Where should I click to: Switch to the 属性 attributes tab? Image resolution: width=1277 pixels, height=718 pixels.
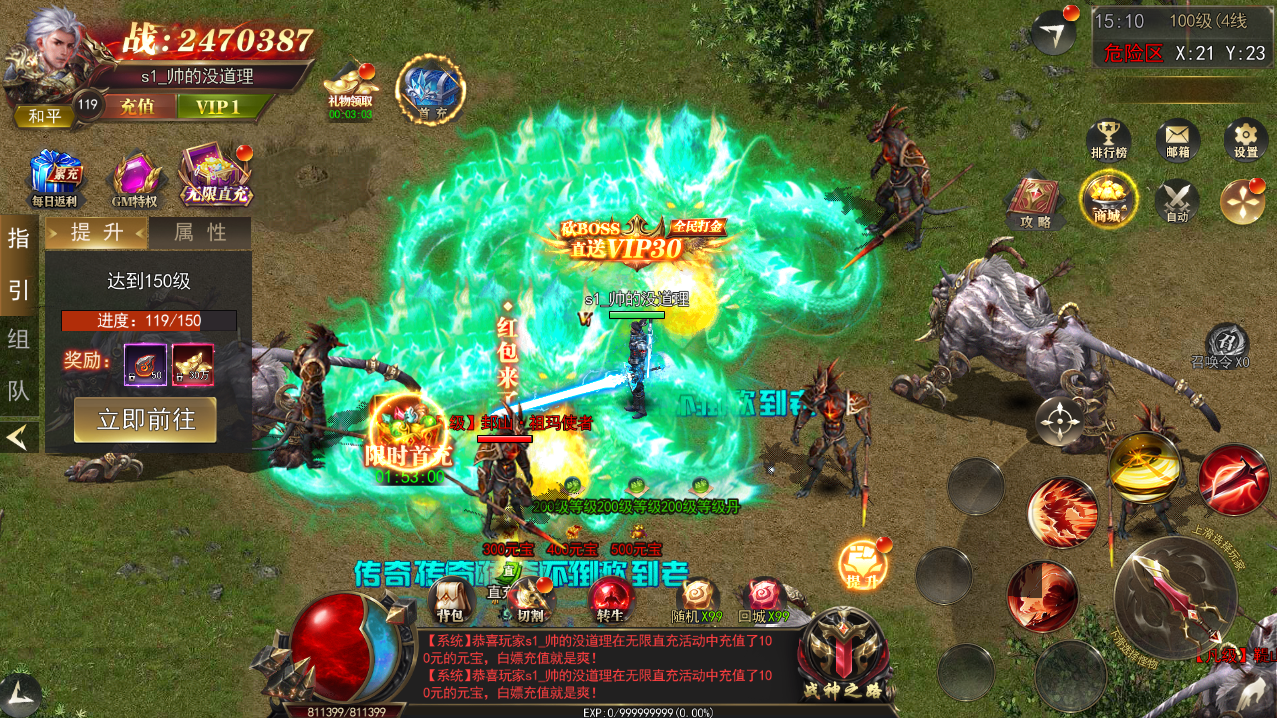pos(200,233)
